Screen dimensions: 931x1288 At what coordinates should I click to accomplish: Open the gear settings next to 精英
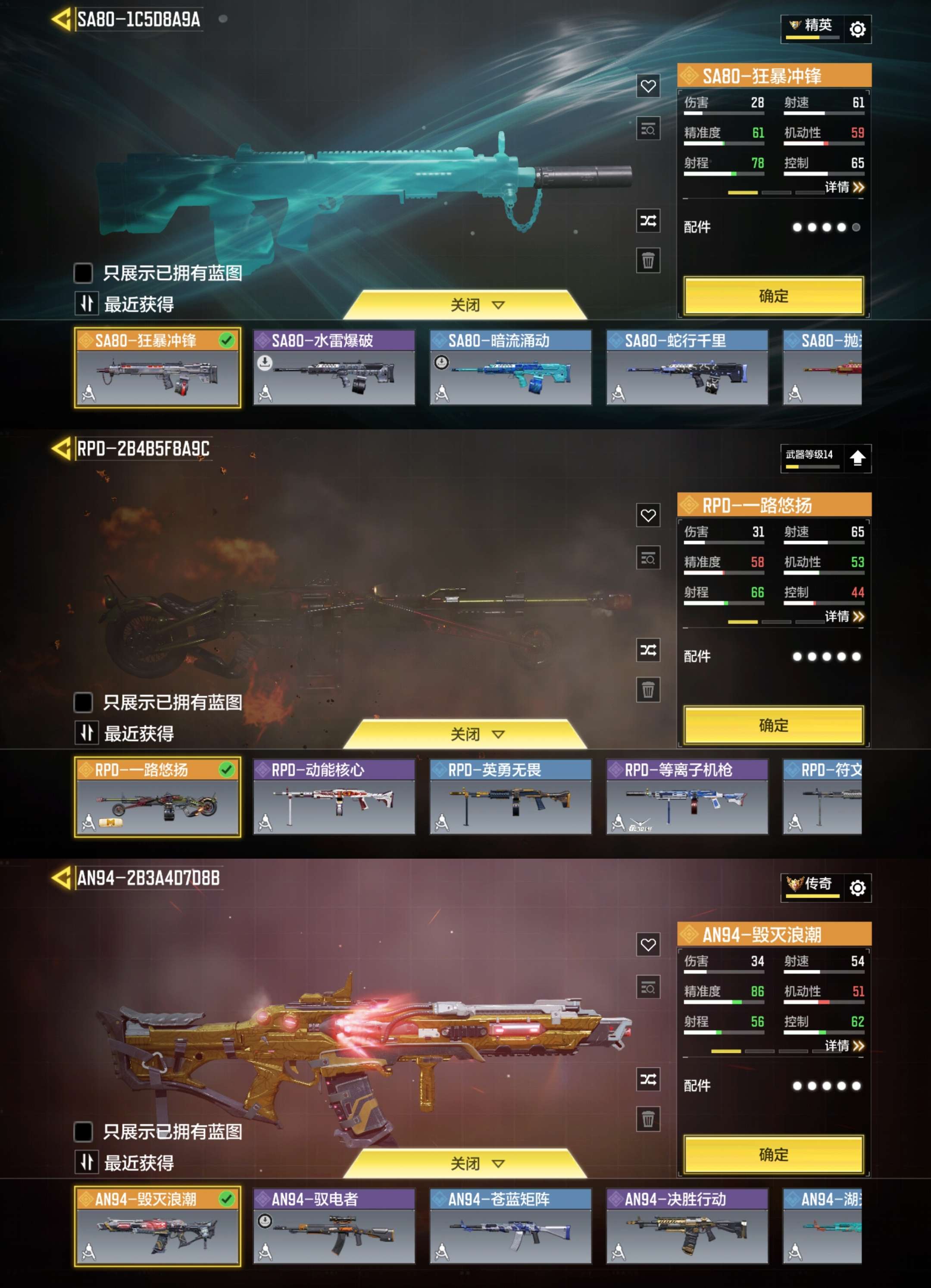[x=857, y=29]
